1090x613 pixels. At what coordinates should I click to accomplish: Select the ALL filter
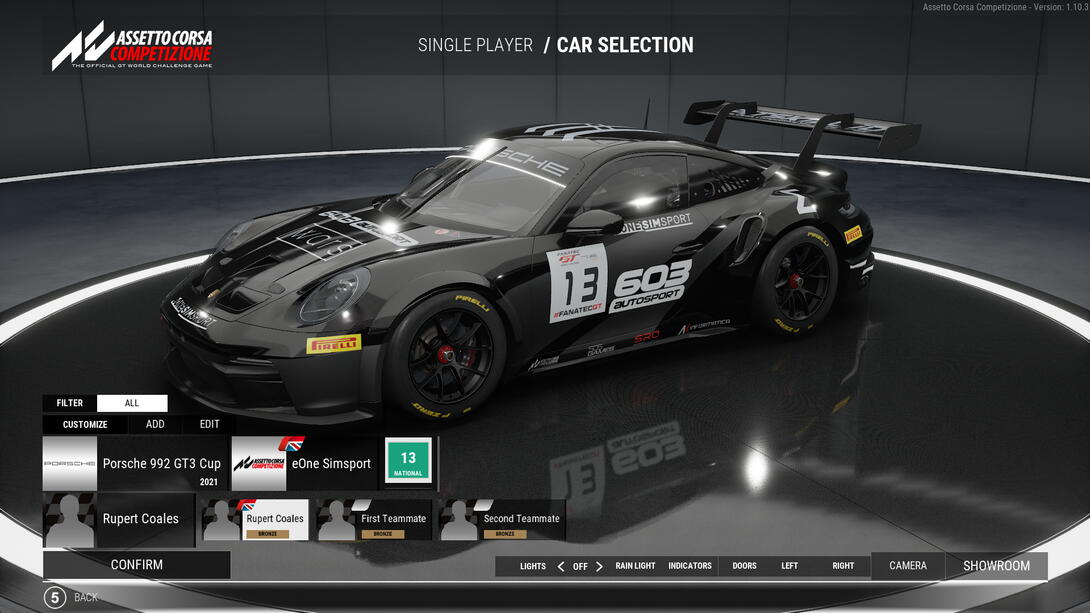coord(132,403)
